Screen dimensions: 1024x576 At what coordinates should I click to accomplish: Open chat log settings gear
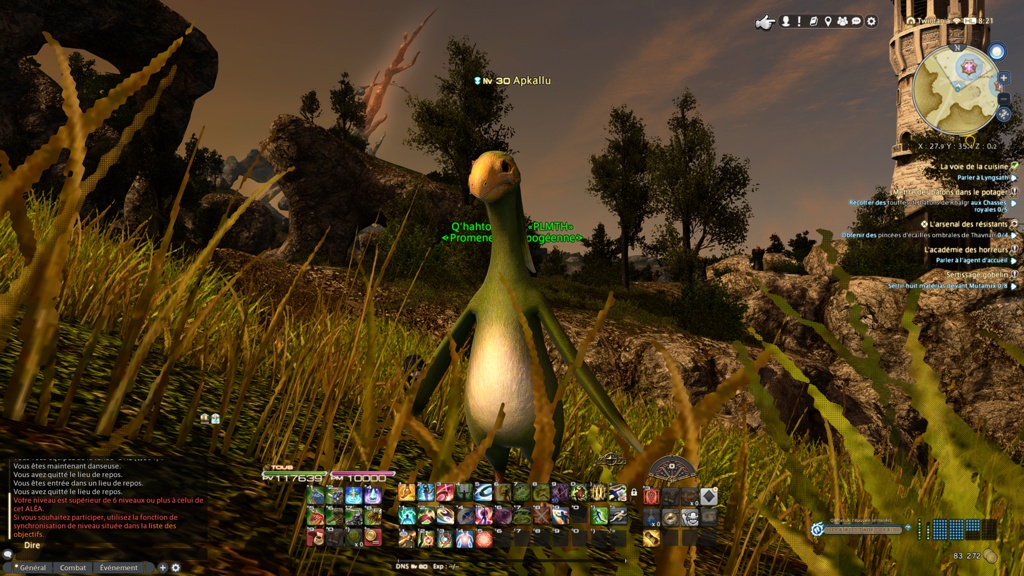[176, 568]
